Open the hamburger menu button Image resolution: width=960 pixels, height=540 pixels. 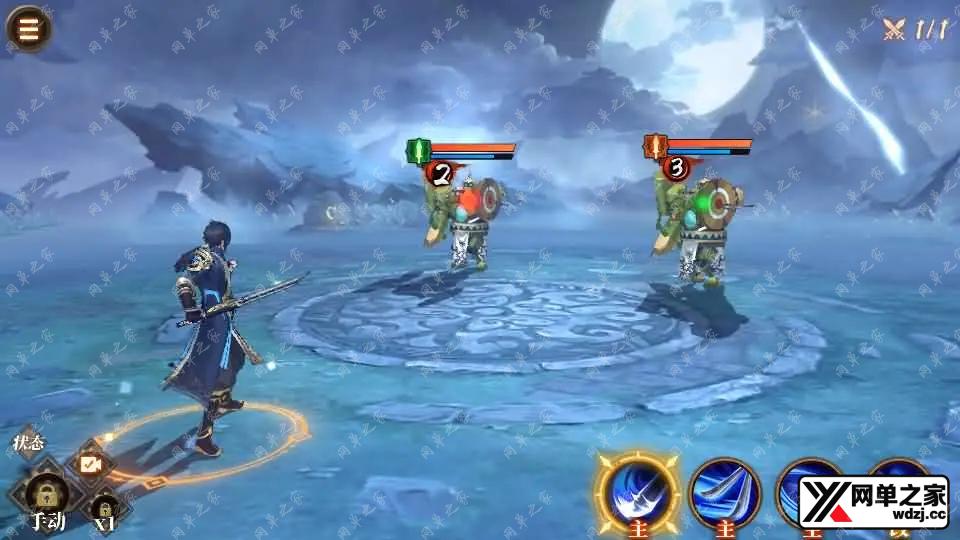pyautogui.click(x=28, y=28)
